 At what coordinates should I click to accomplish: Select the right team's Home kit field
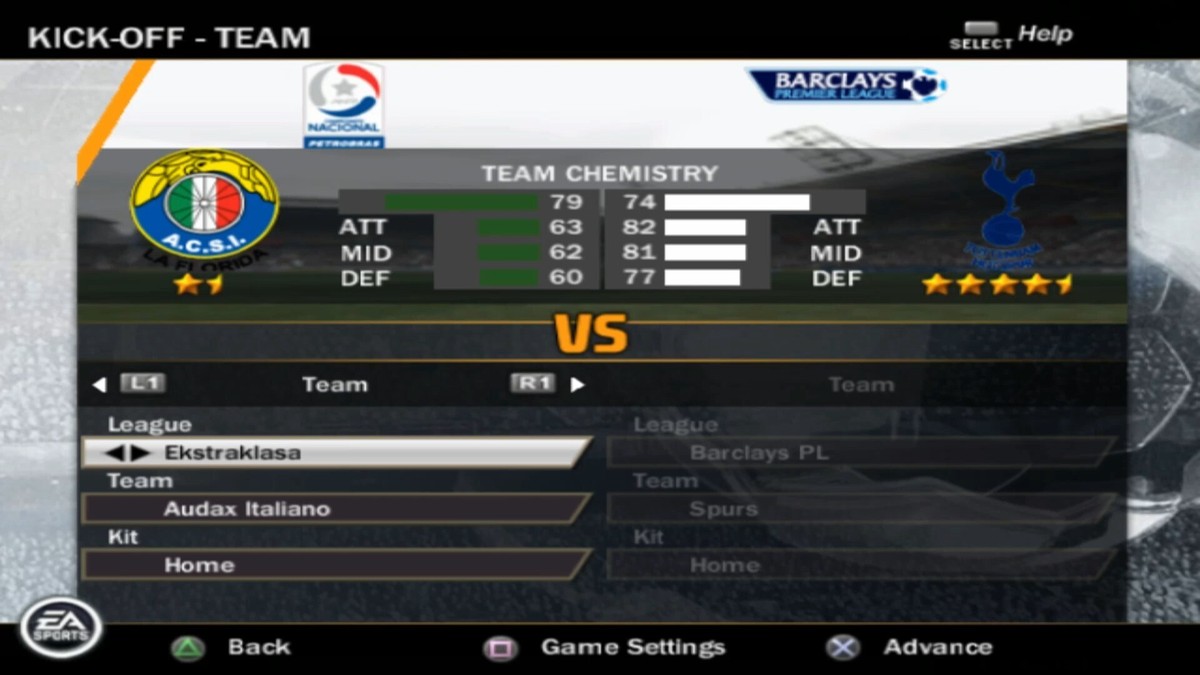(860, 565)
